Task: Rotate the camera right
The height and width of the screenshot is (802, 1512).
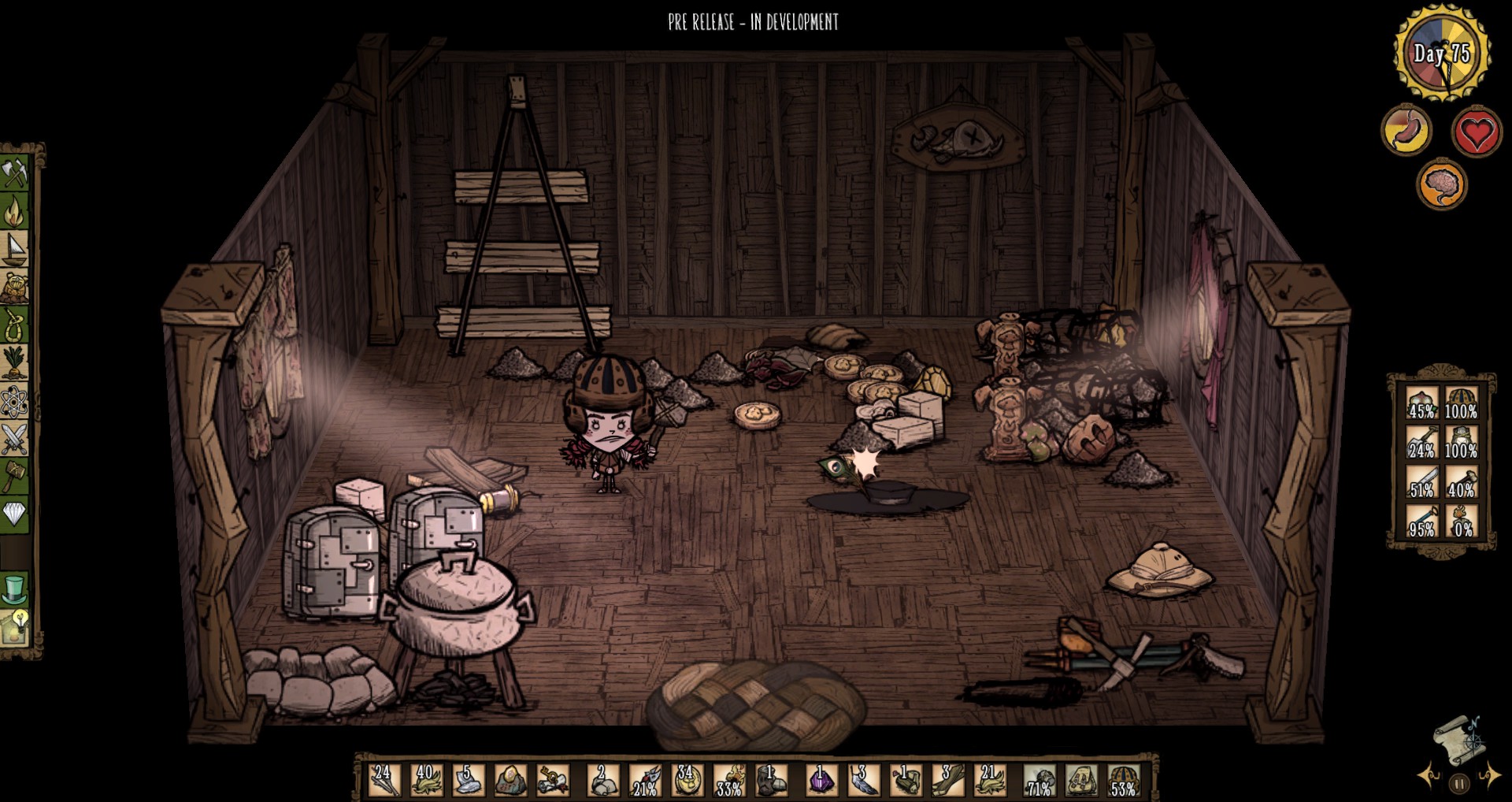Action: point(1490,776)
